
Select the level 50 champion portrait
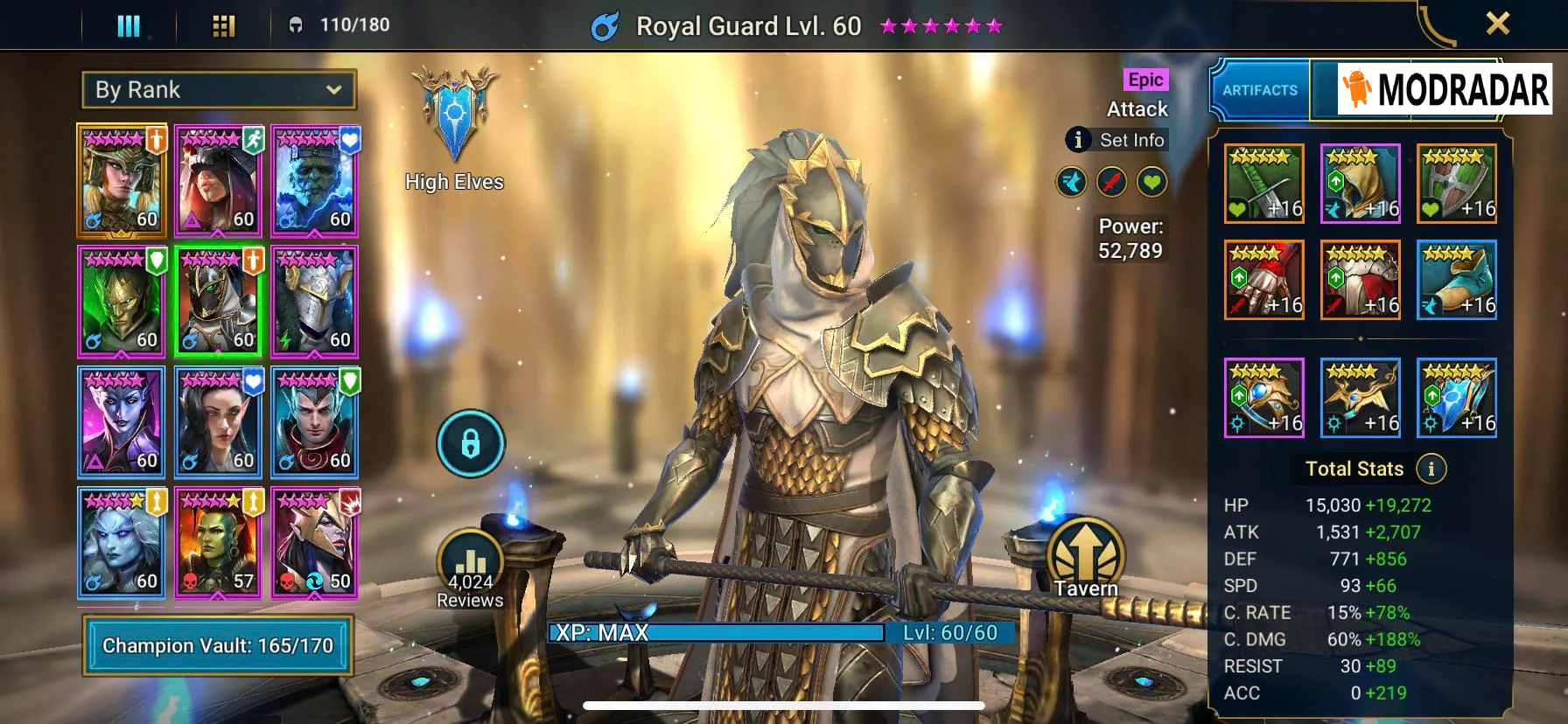click(315, 543)
